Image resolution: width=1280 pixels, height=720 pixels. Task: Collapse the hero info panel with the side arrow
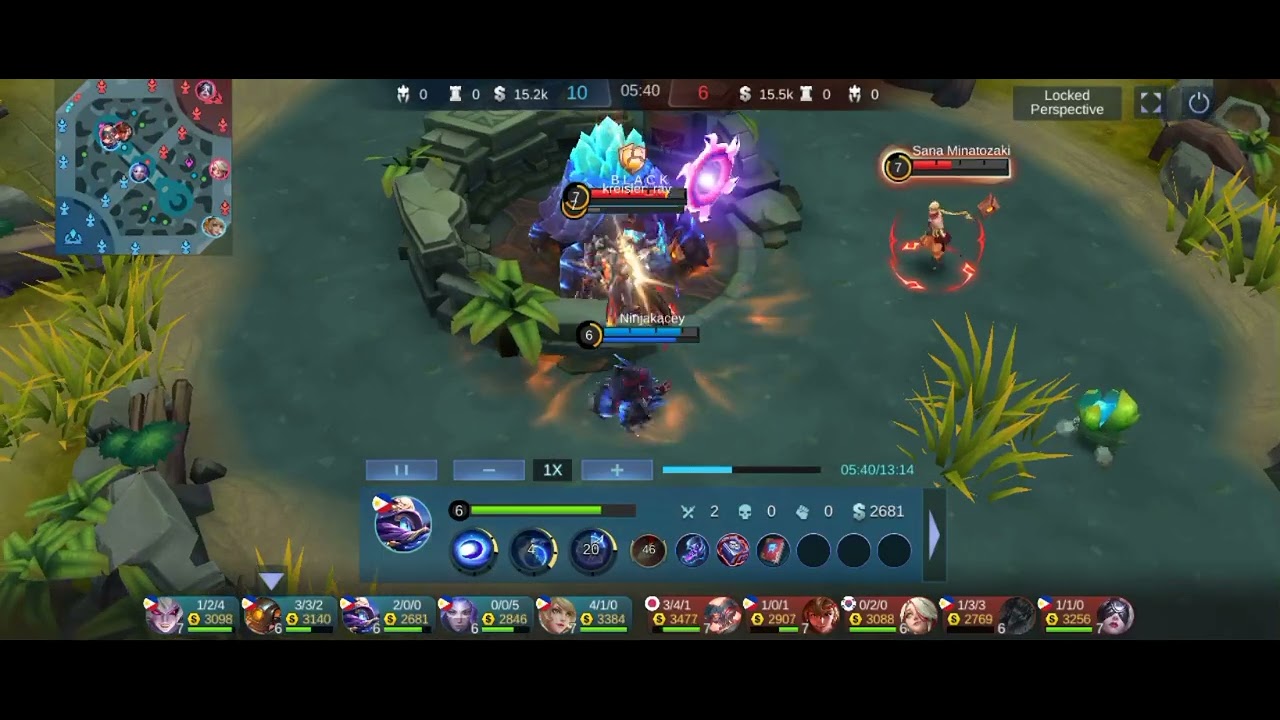click(934, 537)
